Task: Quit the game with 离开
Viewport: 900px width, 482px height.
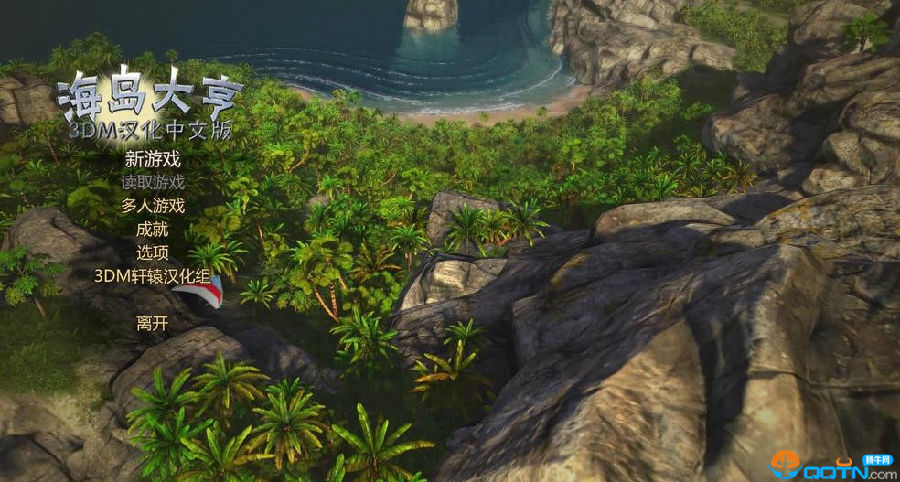Action: click(152, 323)
